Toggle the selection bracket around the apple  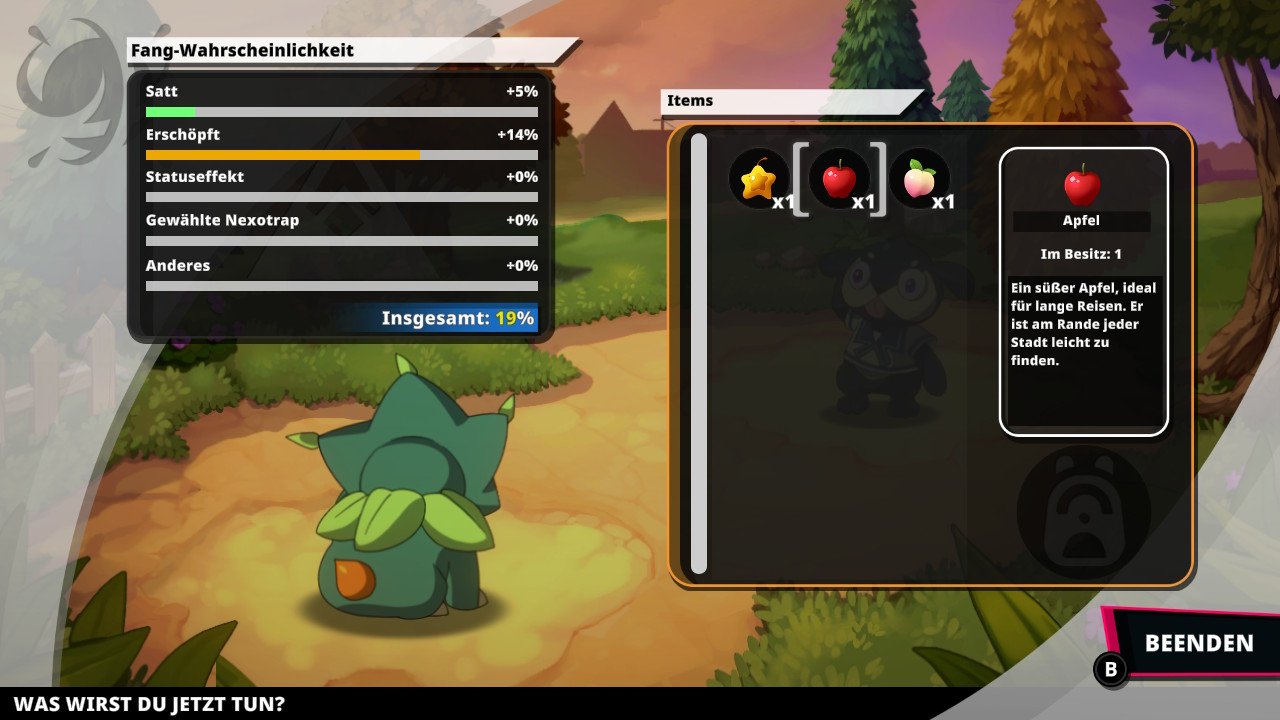[838, 181]
